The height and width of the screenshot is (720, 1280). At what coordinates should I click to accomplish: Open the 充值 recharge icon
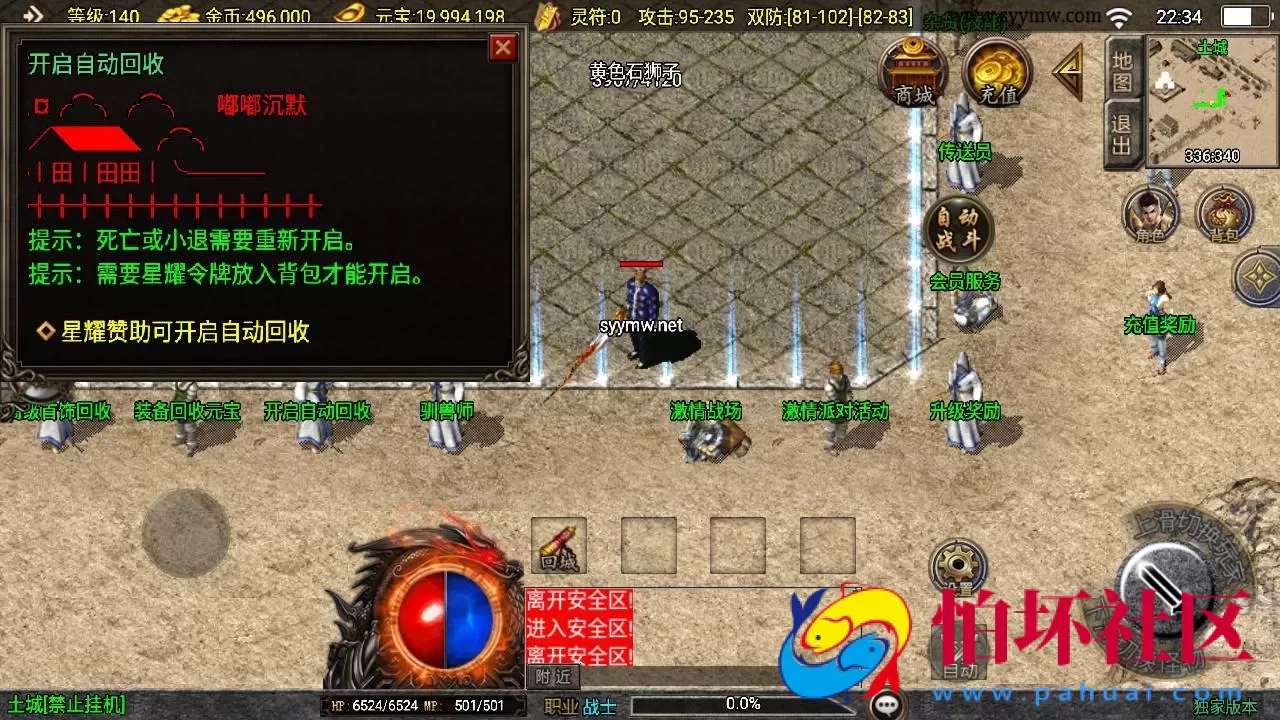pos(994,72)
